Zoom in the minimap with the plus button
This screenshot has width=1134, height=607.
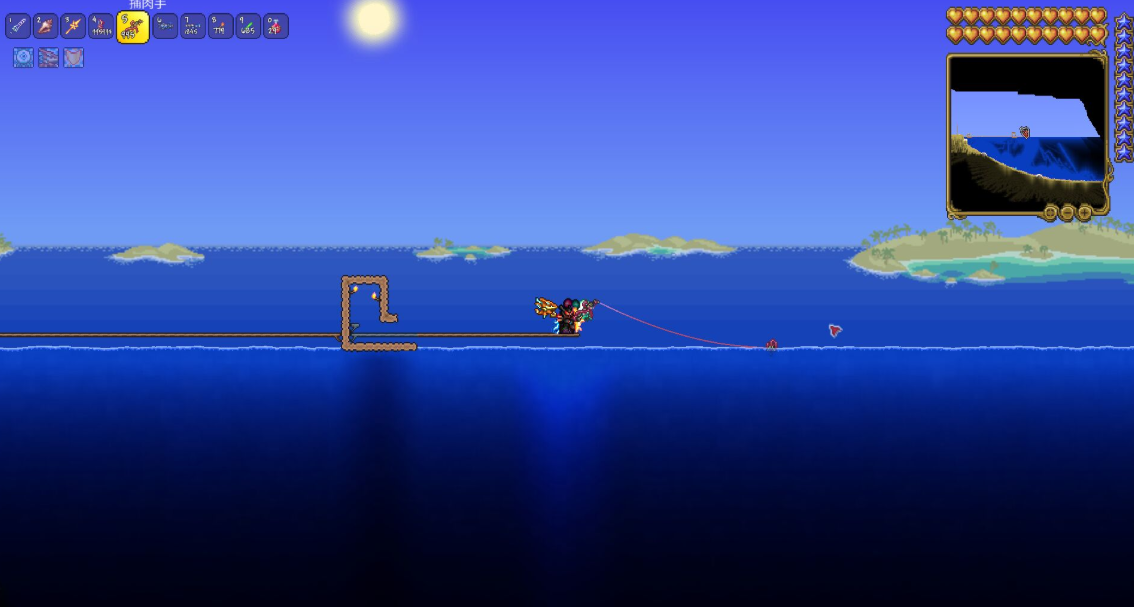click(x=1084, y=213)
